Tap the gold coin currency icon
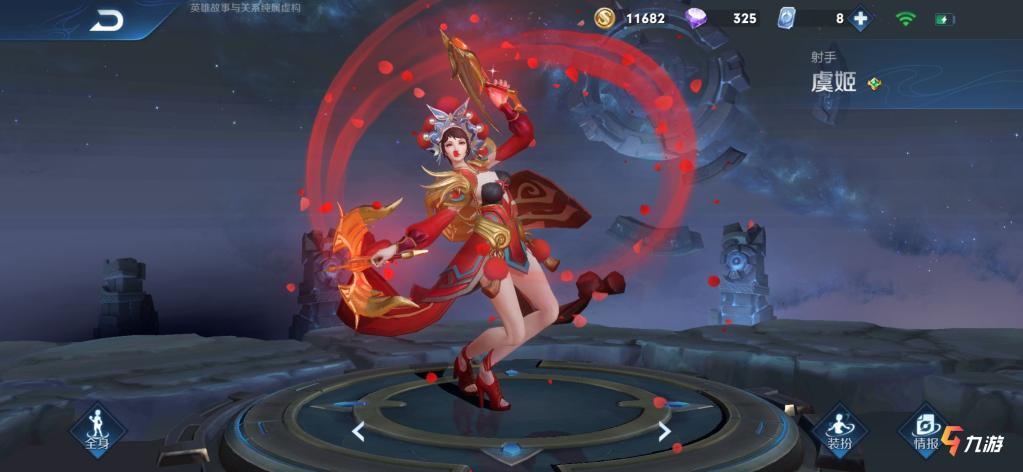1023x472 pixels. click(x=605, y=18)
